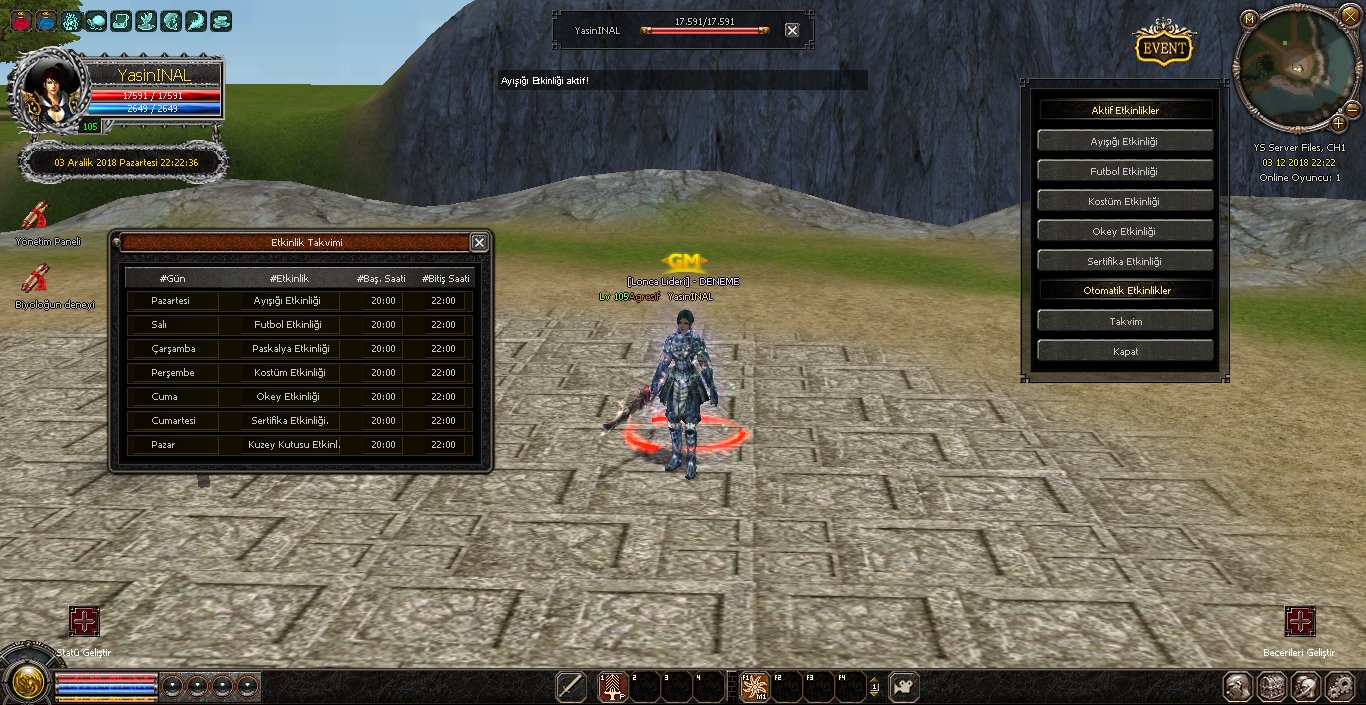Viewport: 1366px width, 705px height.
Task: Open the Okey Etkinliği event
Action: (1125, 231)
